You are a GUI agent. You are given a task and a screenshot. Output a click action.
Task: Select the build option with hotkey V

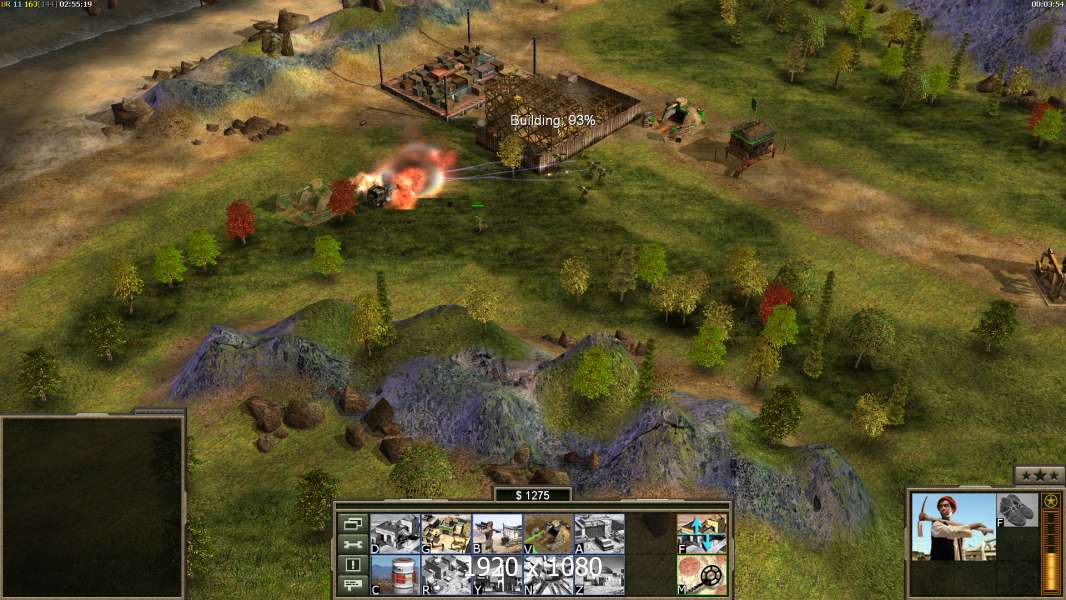[548, 534]
